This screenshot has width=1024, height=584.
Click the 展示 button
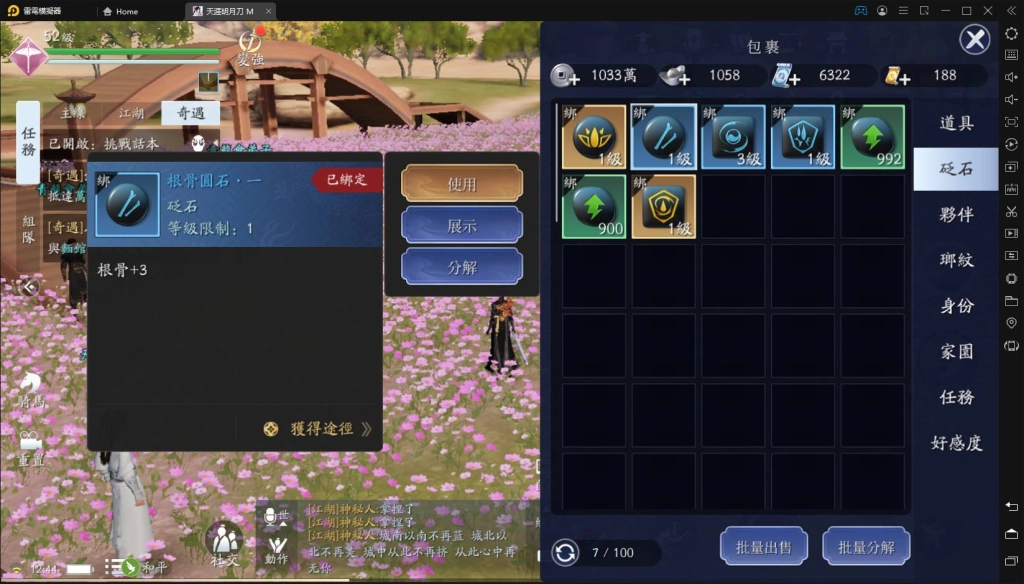point(462,226)
